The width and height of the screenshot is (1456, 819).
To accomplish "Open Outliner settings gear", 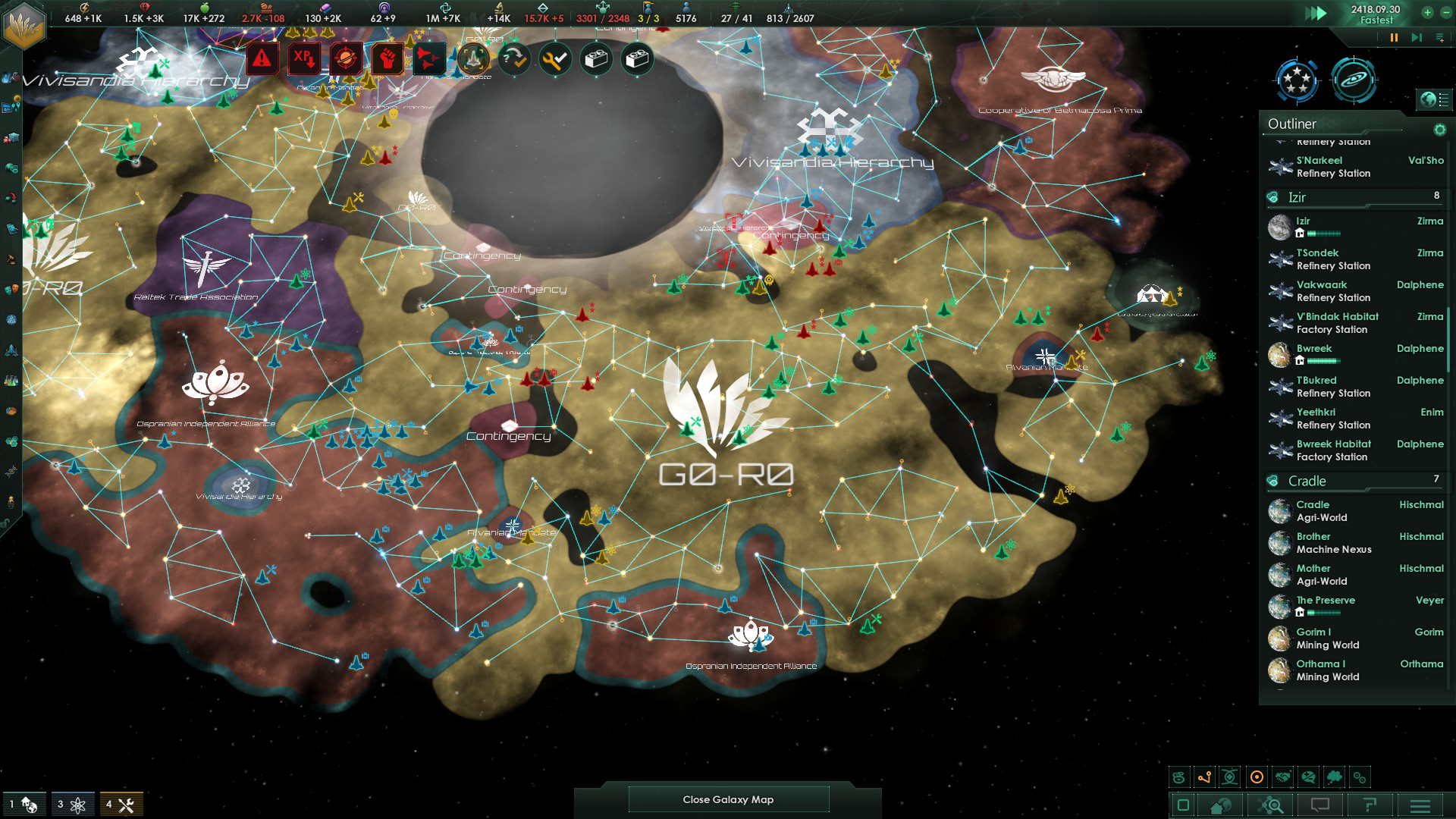I will click(x=1439, y=130).
